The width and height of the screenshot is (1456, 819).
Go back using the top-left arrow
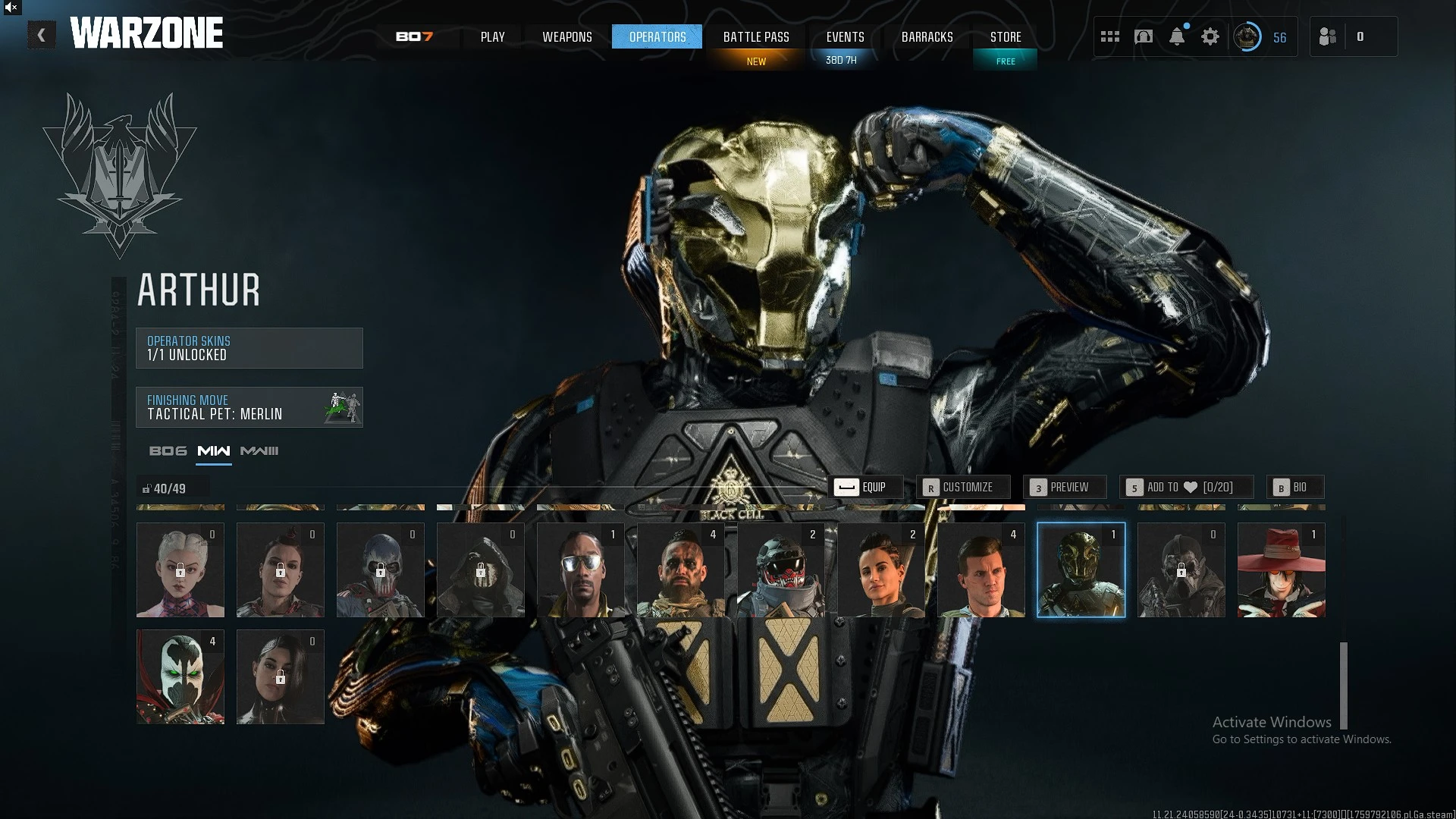tap(41, 35)
